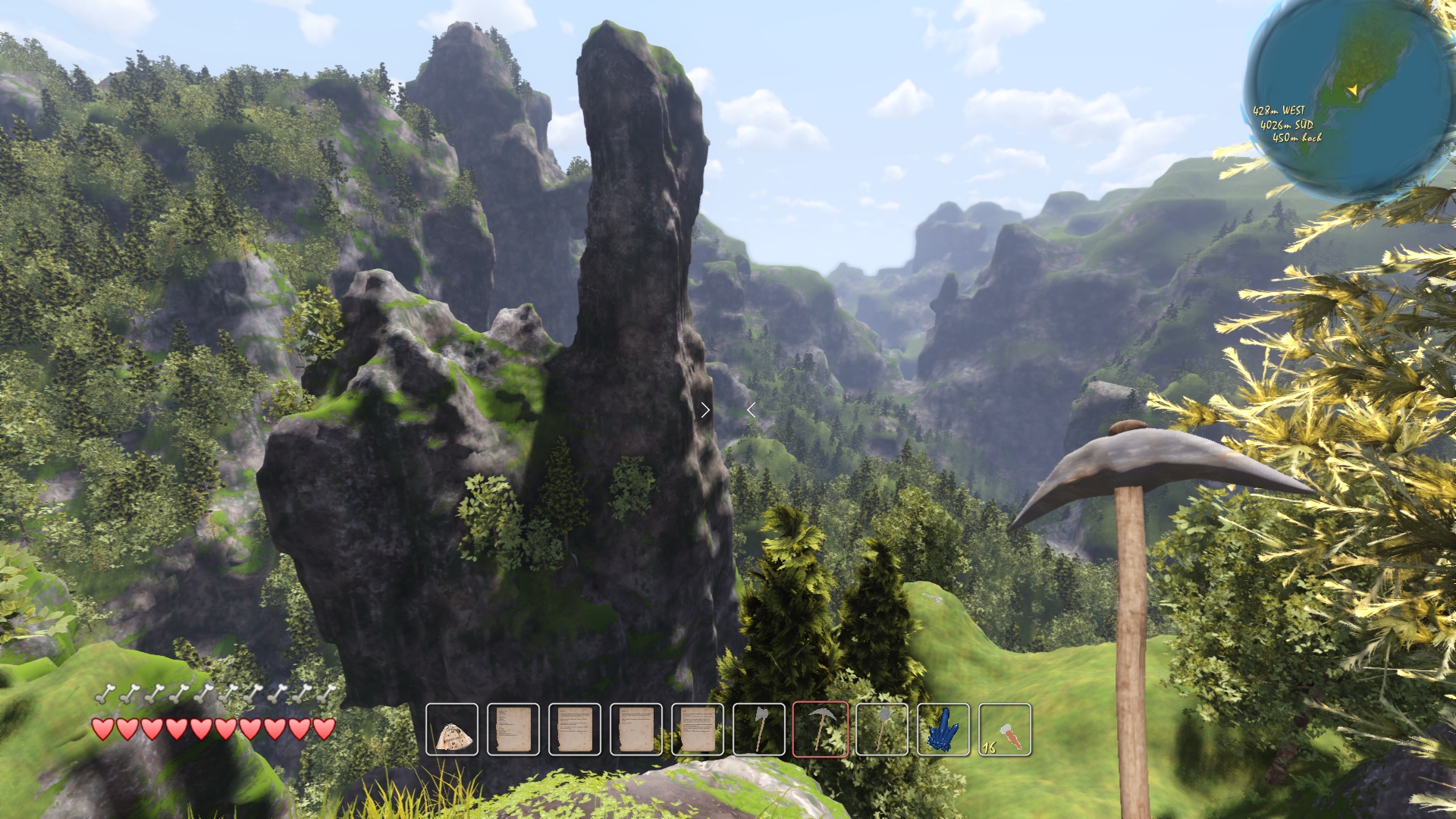Viewport: 1456px width, 819px height.
Task: Equip the stone hammer from the hotbar
Action: click(x=882, y=730)
